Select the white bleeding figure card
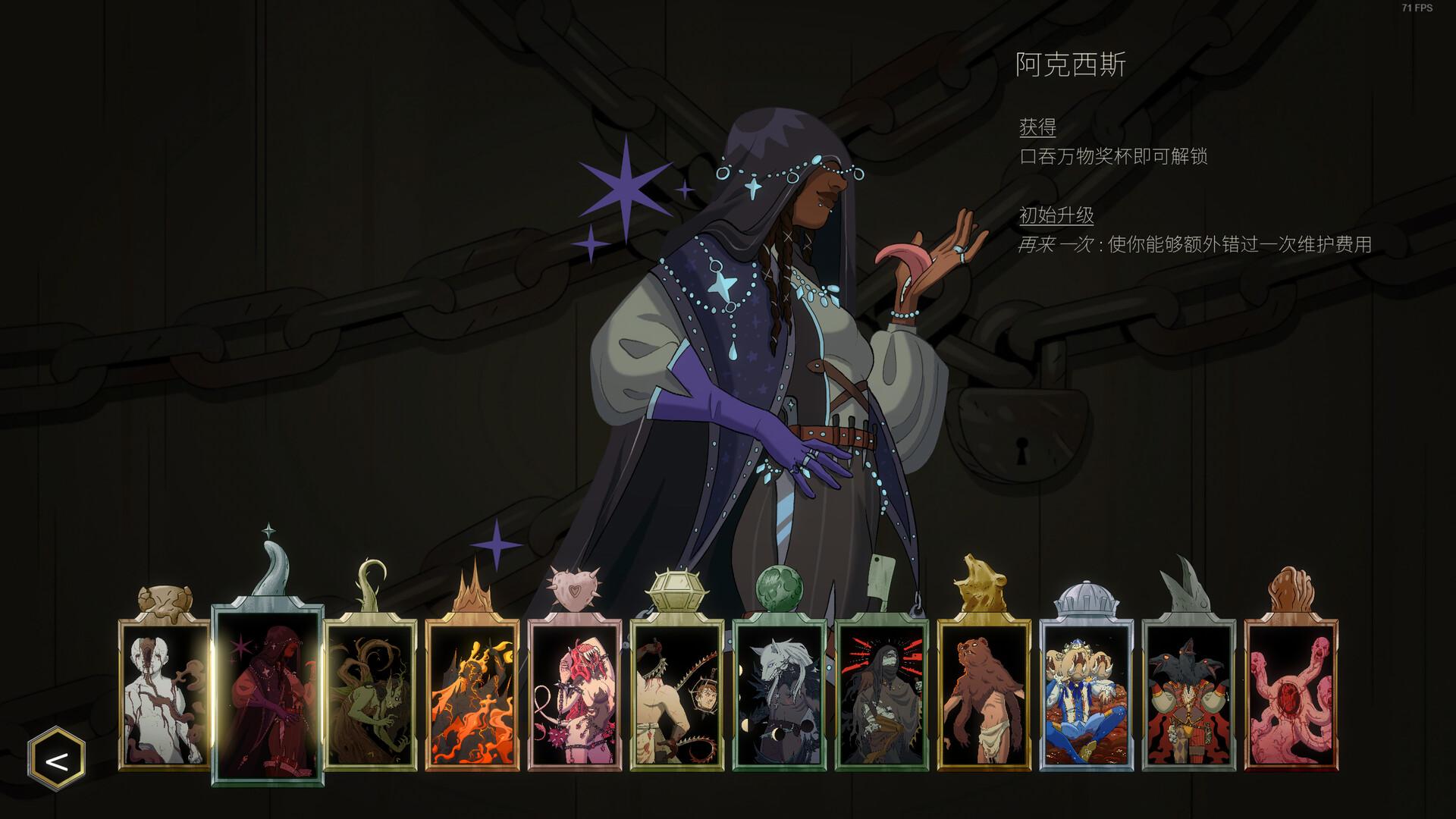The image size is (1456, 819). pyautogui.click(x=165, y=694)
